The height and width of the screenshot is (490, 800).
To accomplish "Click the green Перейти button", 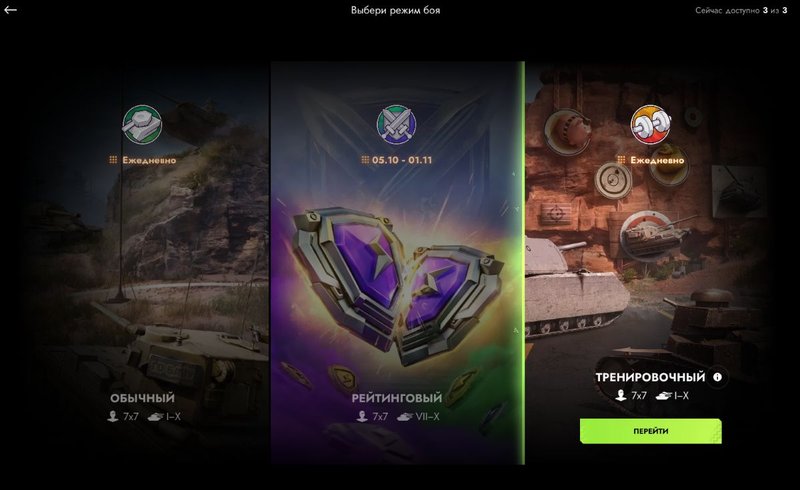I will click(x=650, y=431).
